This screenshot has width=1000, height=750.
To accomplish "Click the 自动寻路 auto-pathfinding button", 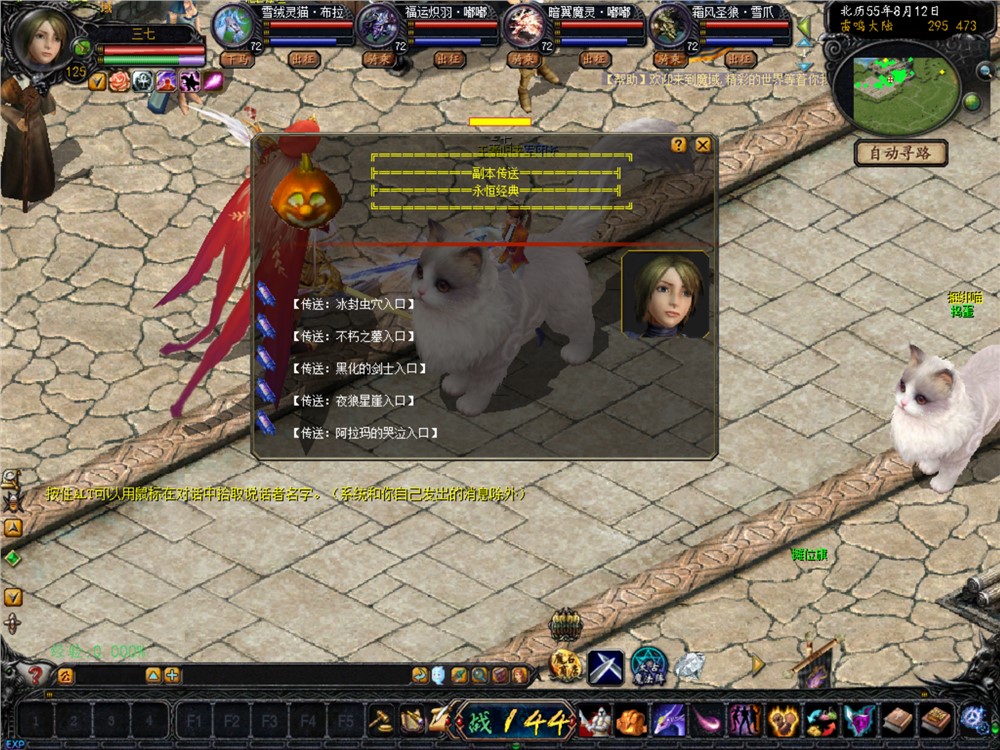I will tap(900, 153).
